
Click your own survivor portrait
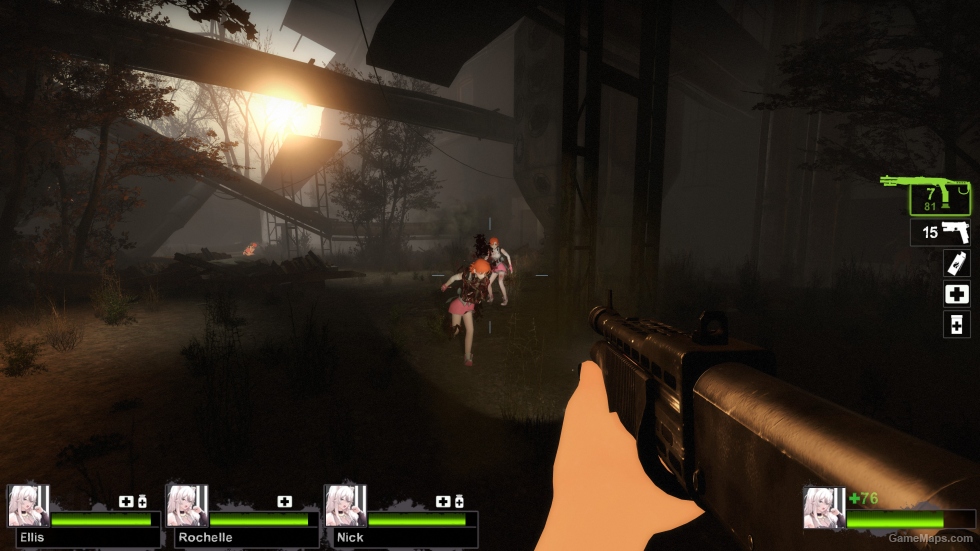point(823,508)
